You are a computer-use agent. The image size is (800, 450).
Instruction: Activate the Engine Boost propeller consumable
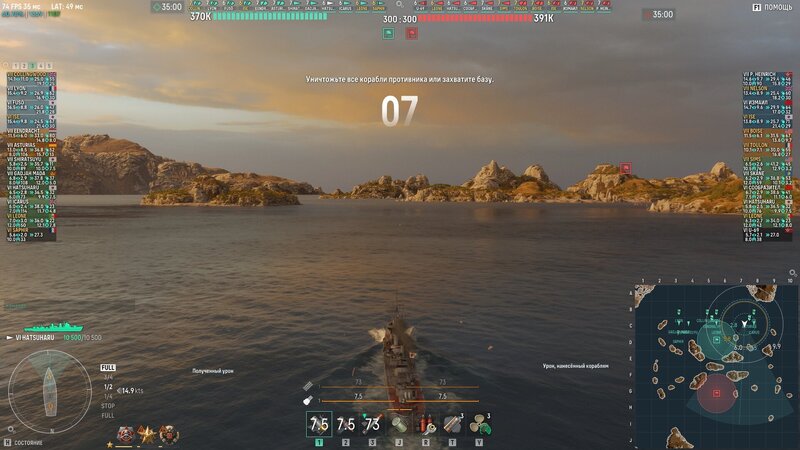point(481,424)
